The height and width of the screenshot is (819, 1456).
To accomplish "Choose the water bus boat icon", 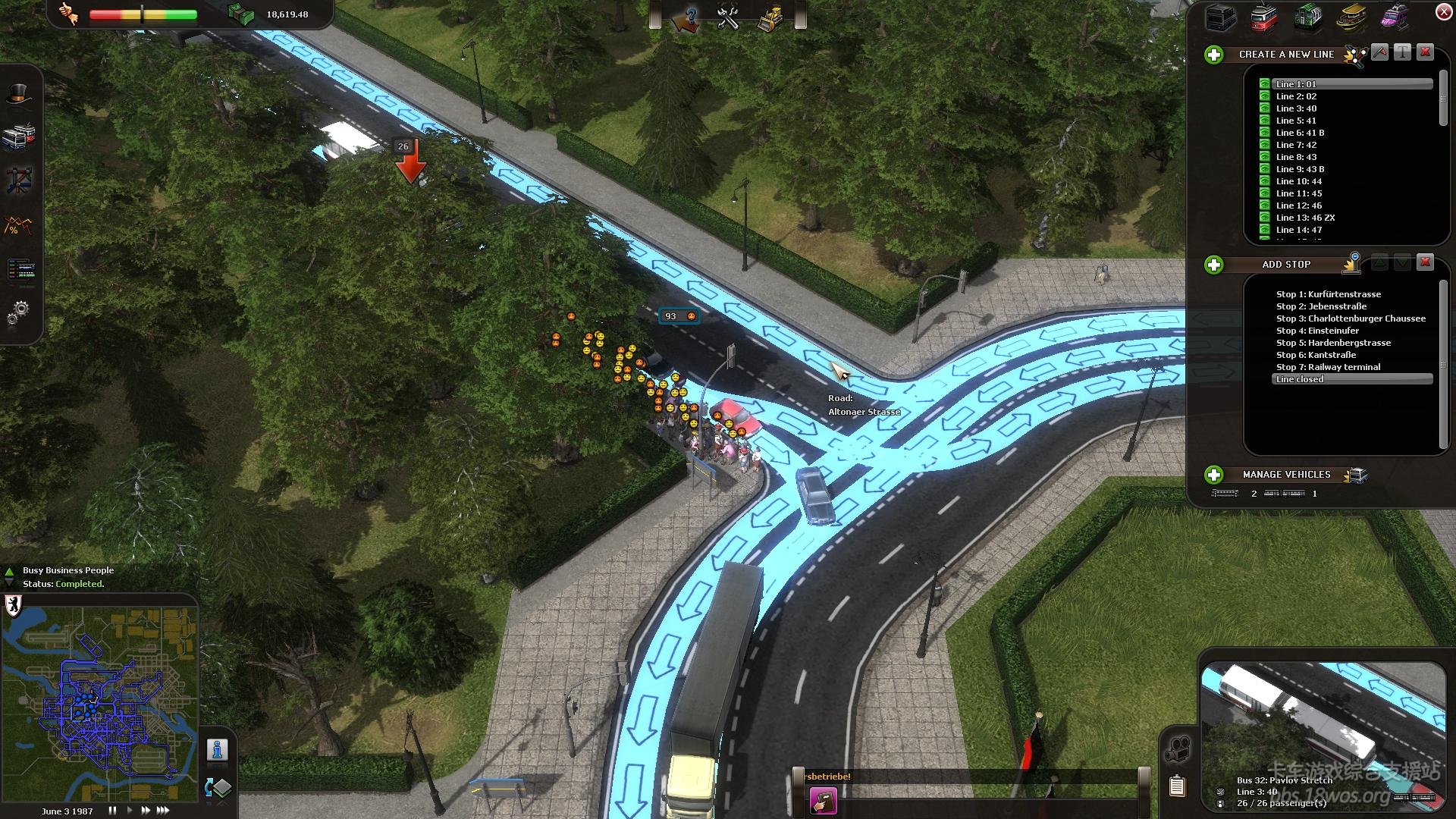I will tap(1352, 17).
